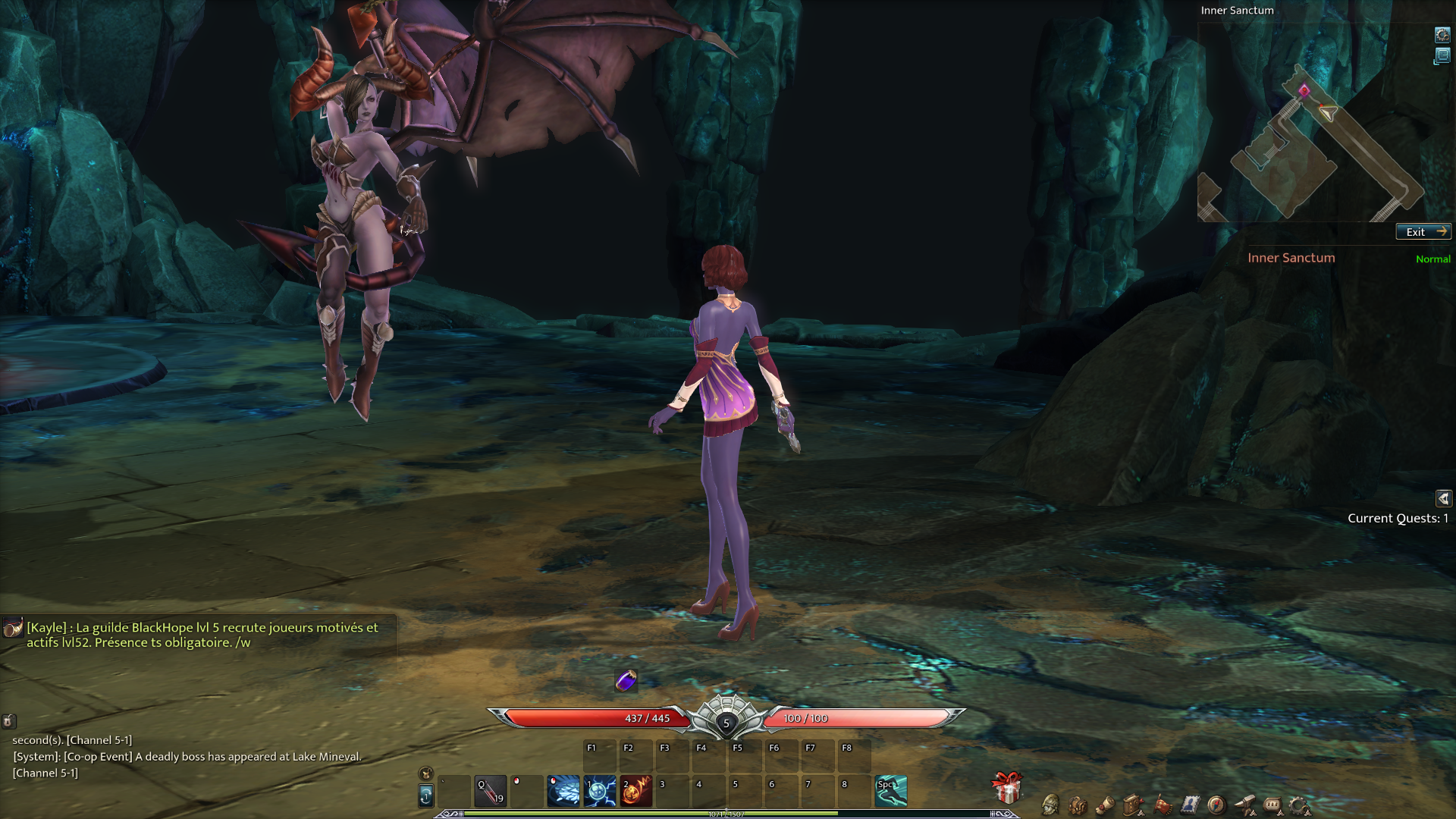Open the compass map menu

pyautogui.click(x=1216, y=805)
